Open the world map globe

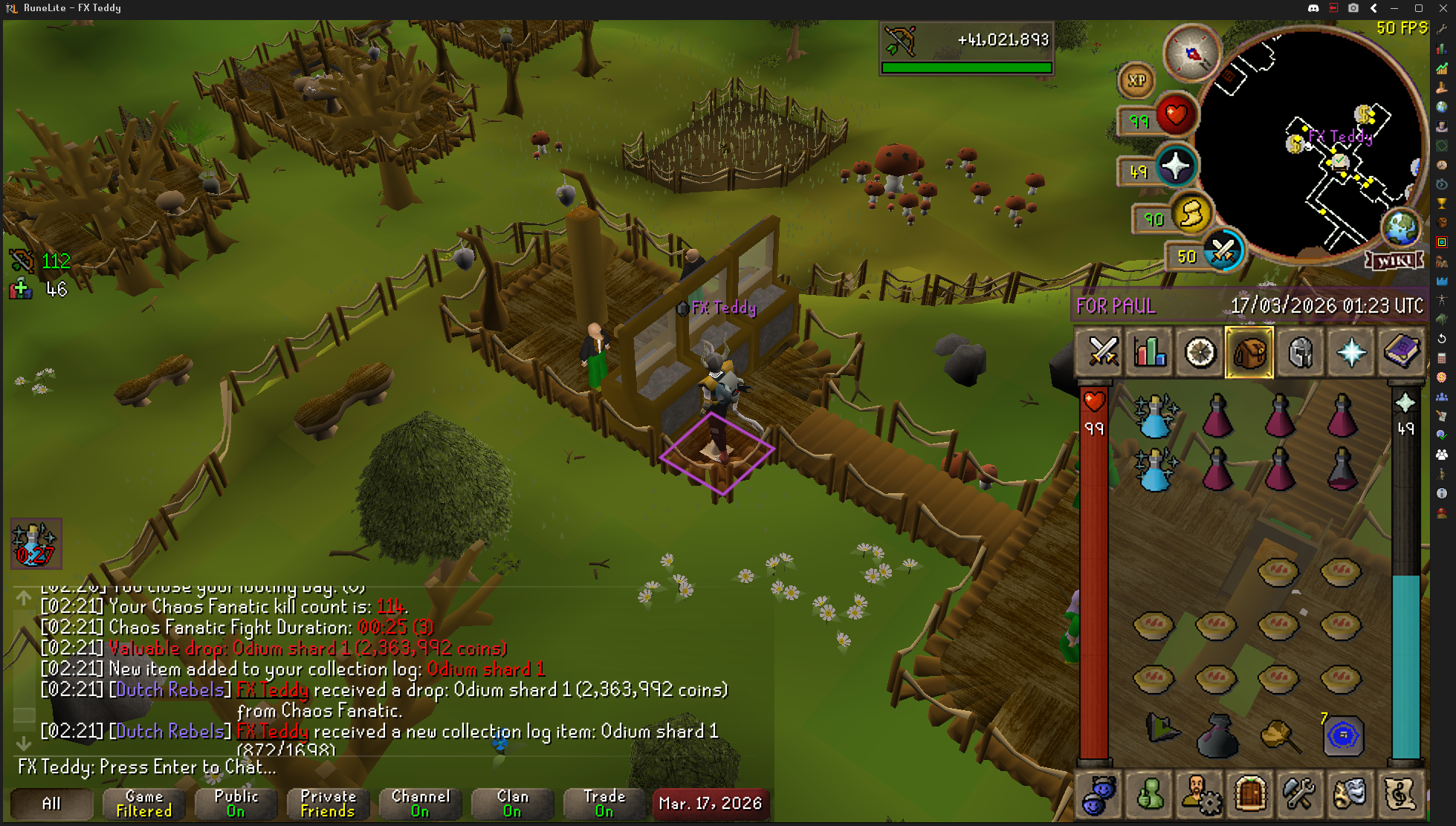pyautogui.click(x=1400, y=227)
